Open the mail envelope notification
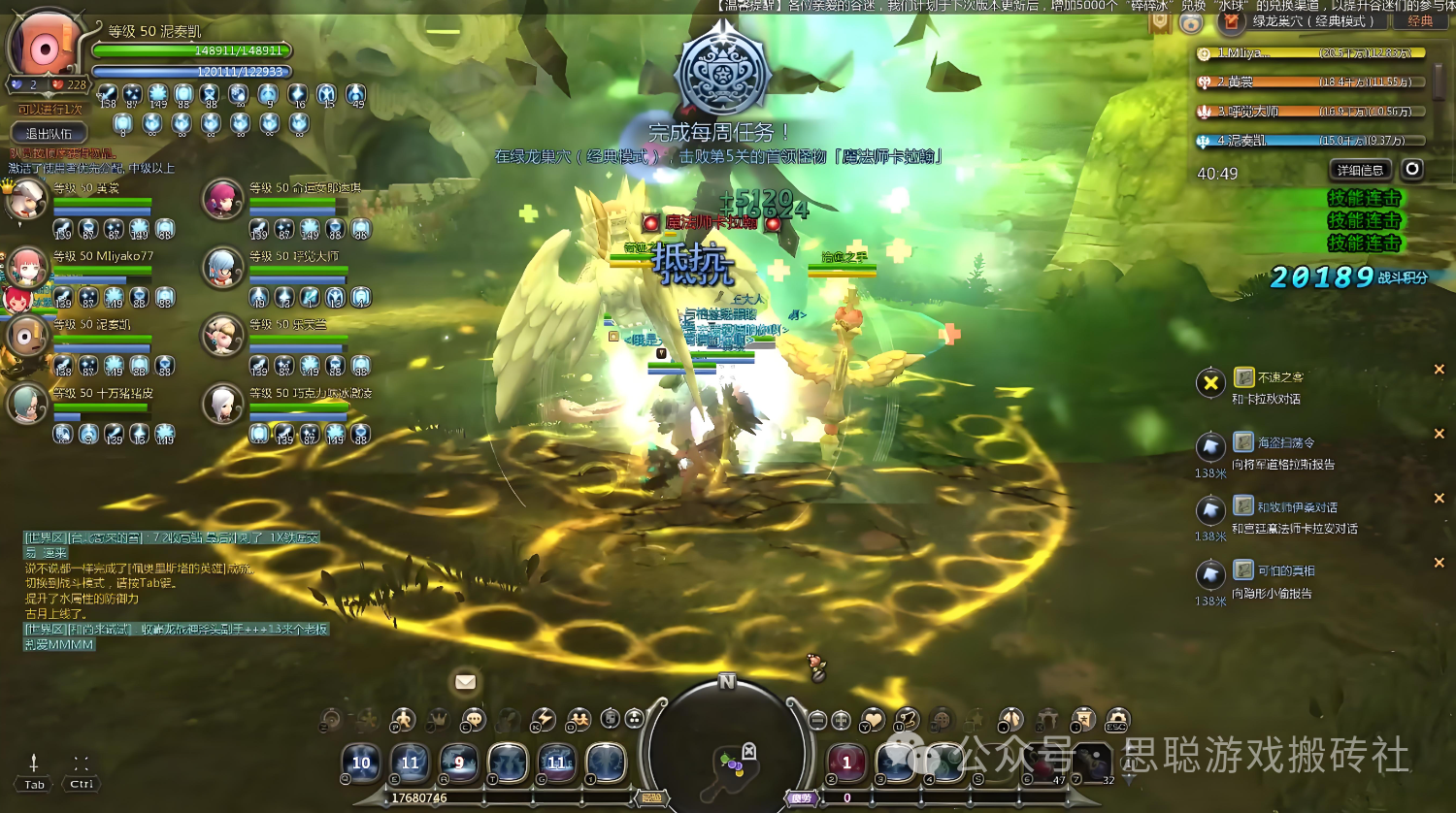Viewport: 1456px width, 813px height. pos(466,682)
